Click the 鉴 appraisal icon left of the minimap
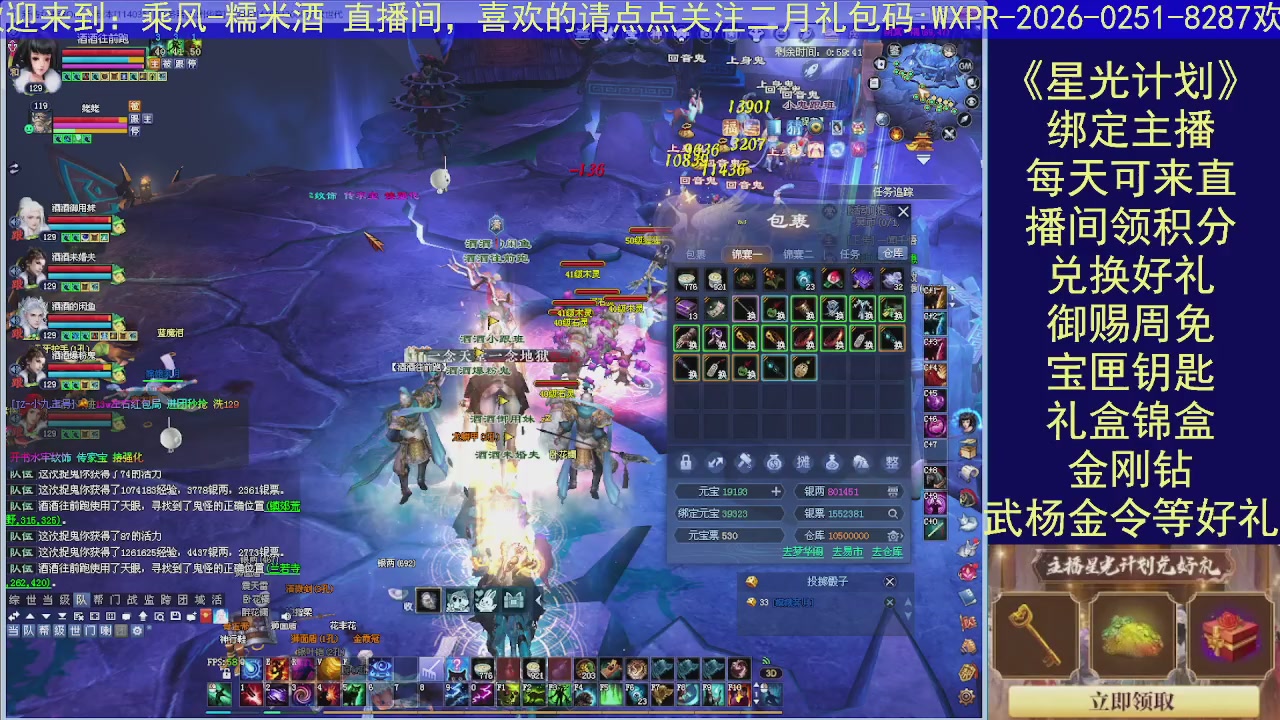The image size is (1280, 720). pos(893,51)
